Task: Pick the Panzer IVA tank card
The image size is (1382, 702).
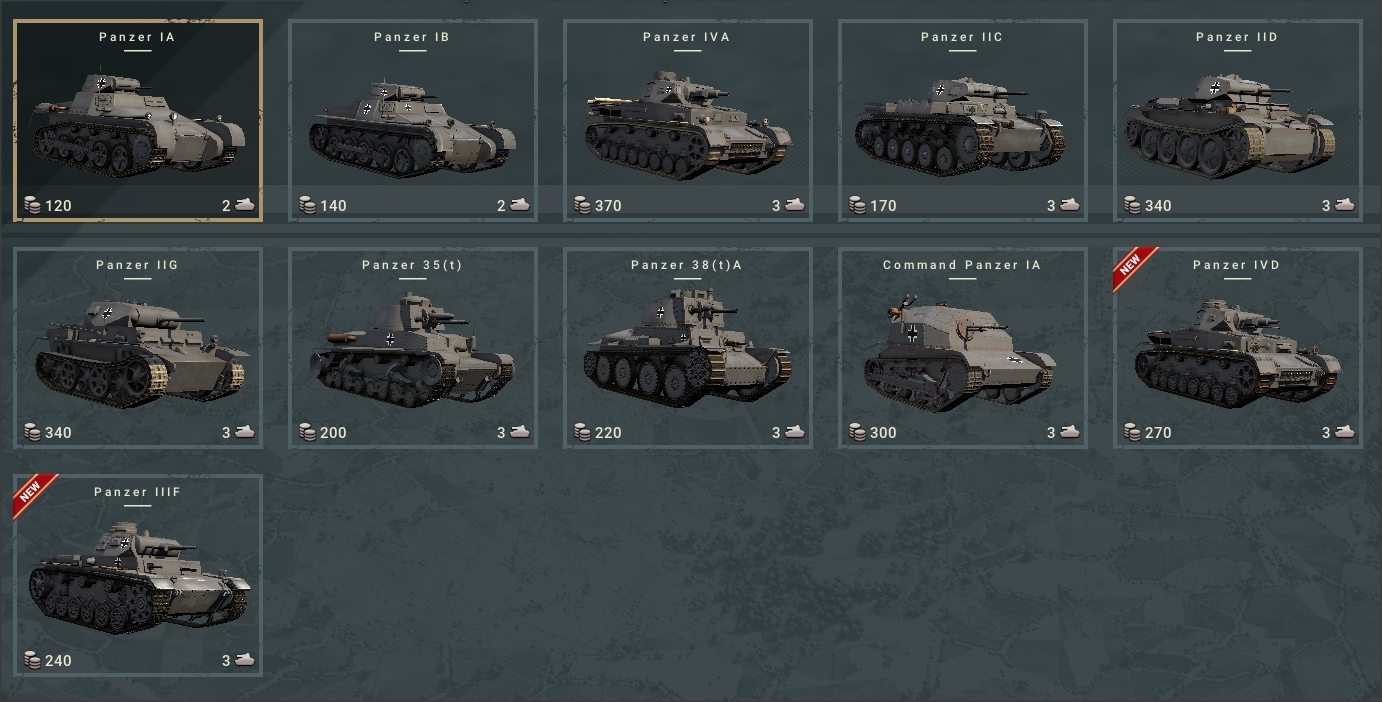Action: tap(688, 121)
